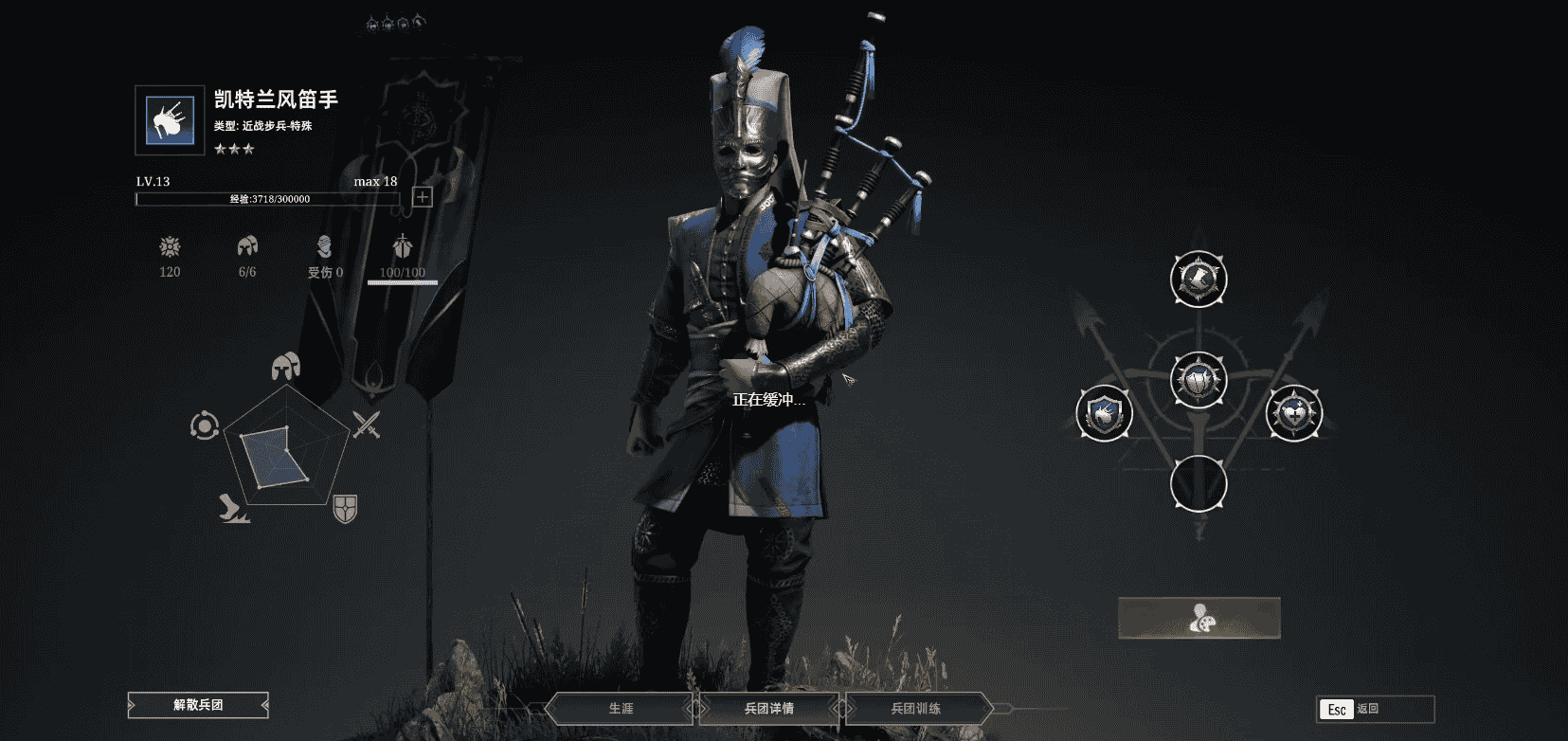
Task: Select the helmet troop count icon
Action: (247, 247)
